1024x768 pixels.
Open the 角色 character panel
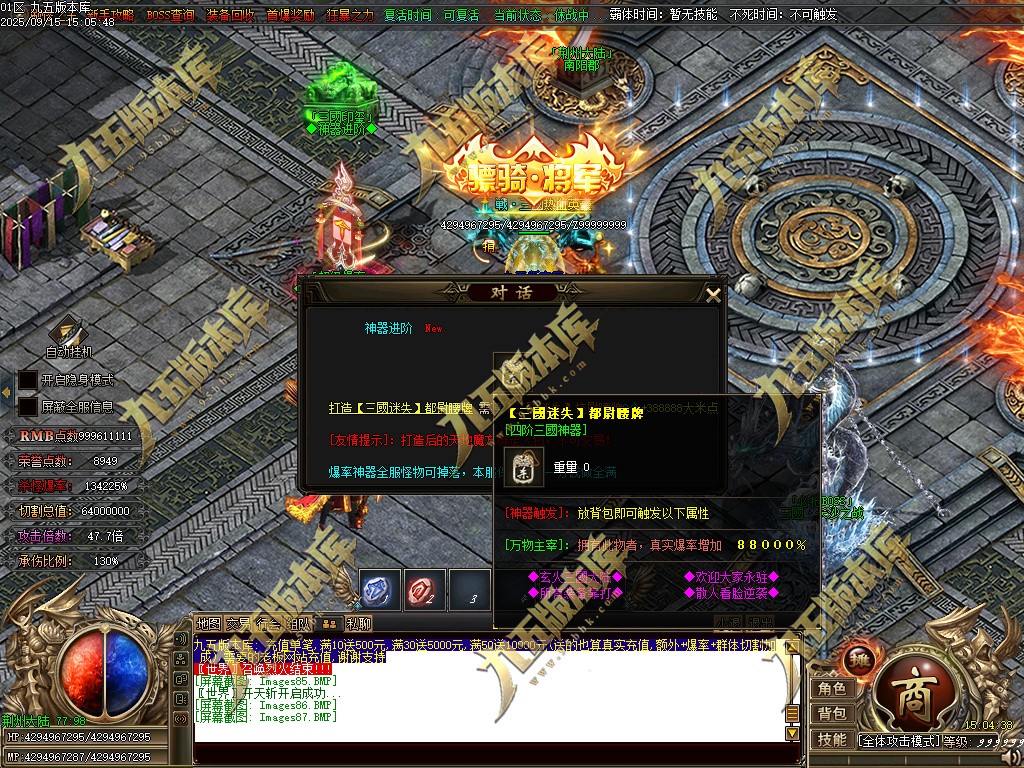tap(832, 688)
